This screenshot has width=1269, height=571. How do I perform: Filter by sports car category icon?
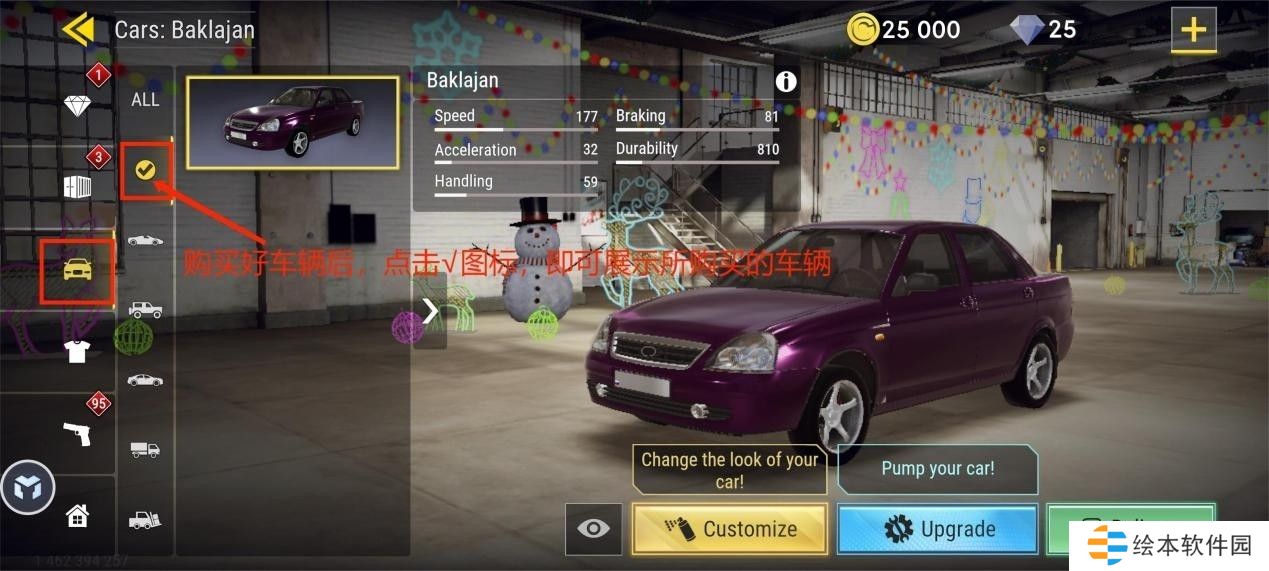[145, 240]
